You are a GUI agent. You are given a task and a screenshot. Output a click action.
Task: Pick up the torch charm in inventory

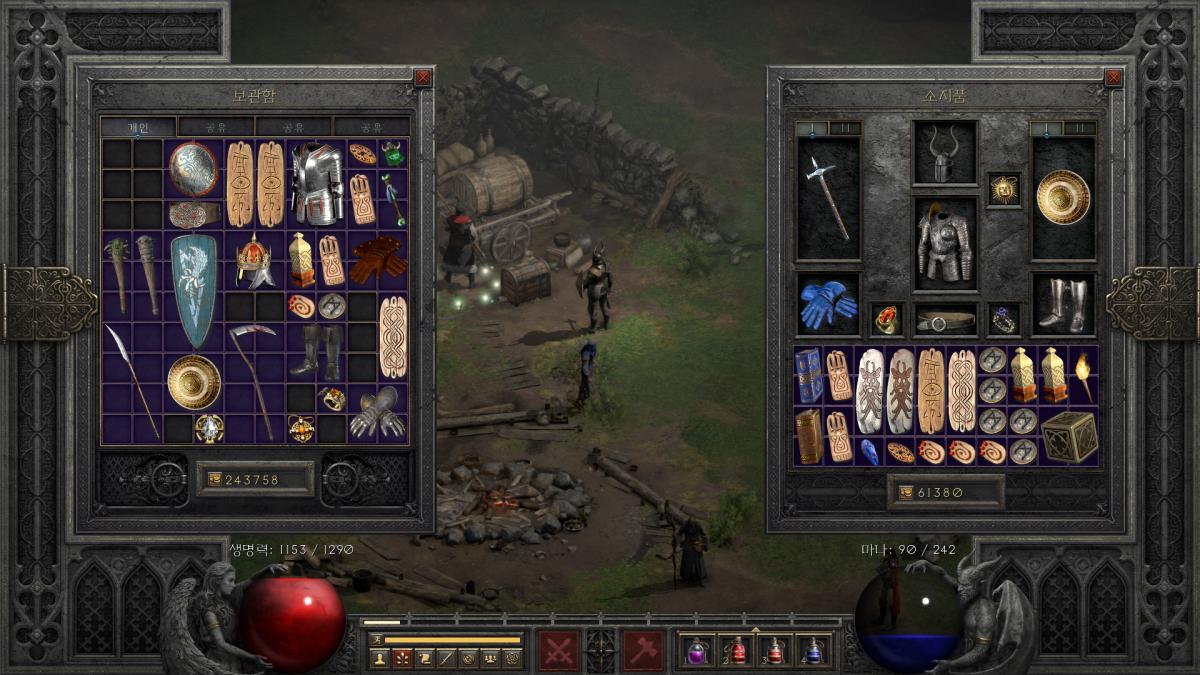(1084, 374)
